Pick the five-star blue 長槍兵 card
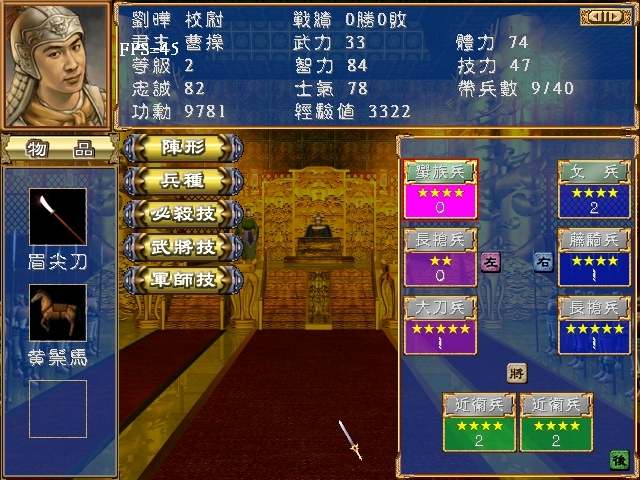640x480 pixels. tap(595, 326)
